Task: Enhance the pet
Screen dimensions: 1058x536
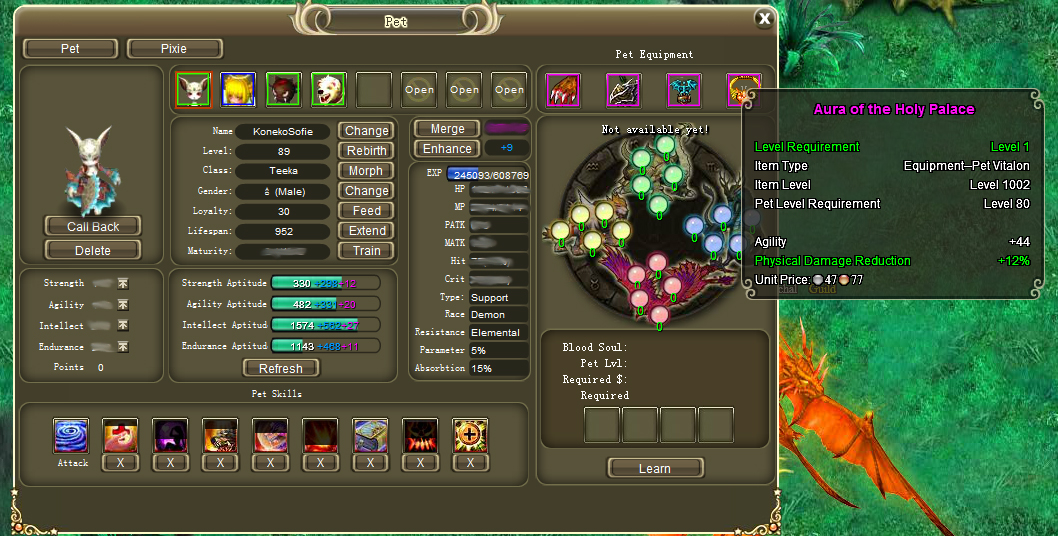Action: tap(447, 149)
